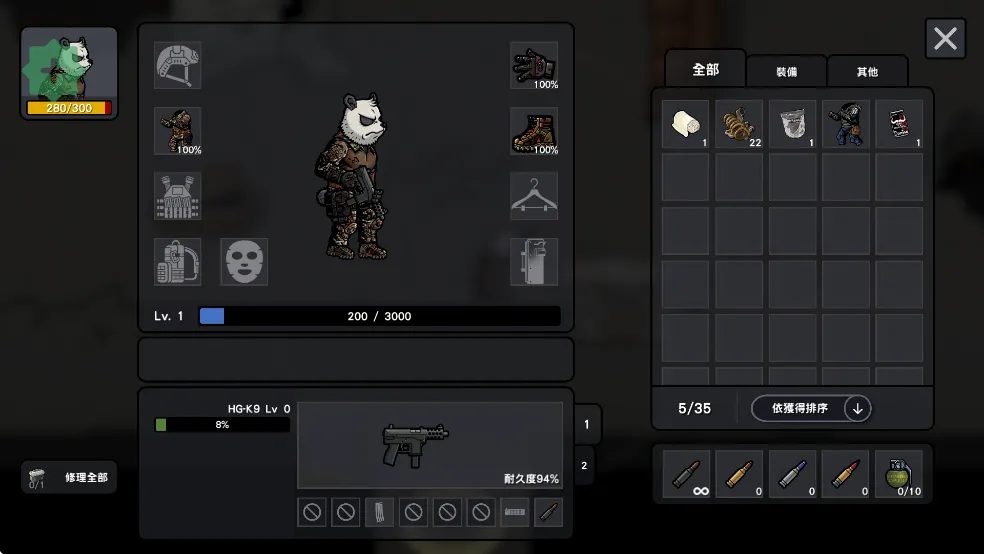
Task: Select weapon slot tab 1
Action: (x=587, y=424)
